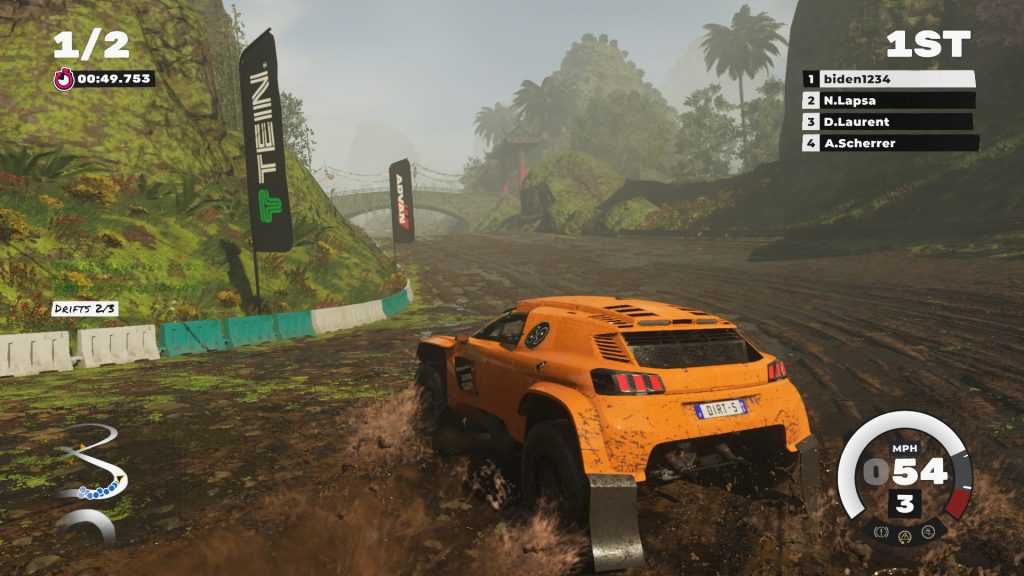Image resolution: width=1024 pixels, height=576 pixels.
Task: Click the traction control warning icon
Action: click(905, 536)
